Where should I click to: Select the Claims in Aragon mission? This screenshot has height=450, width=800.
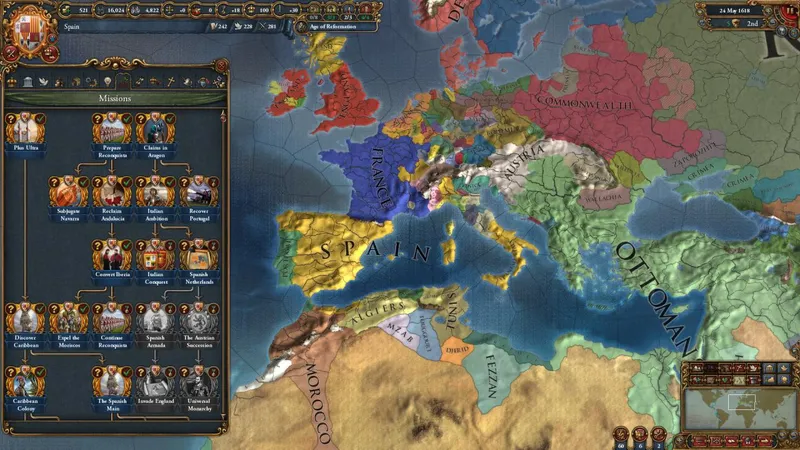point(155,130)
